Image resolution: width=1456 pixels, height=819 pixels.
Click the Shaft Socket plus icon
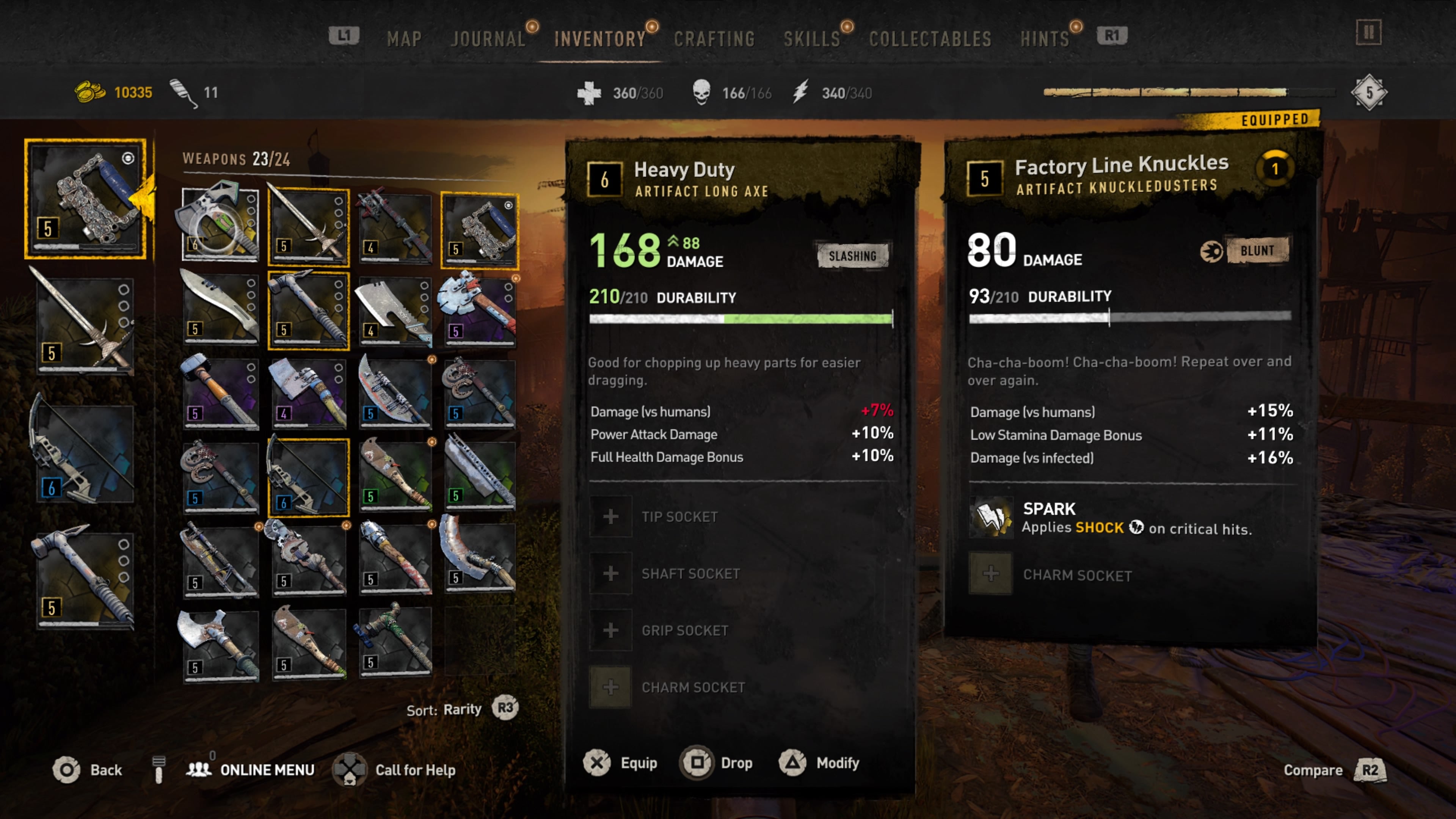click(x=610, y=573)
